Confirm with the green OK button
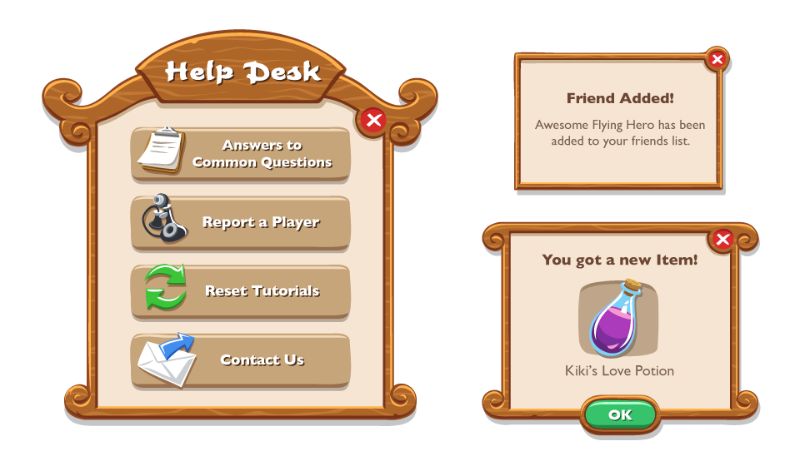 click(x=620, y=414)
